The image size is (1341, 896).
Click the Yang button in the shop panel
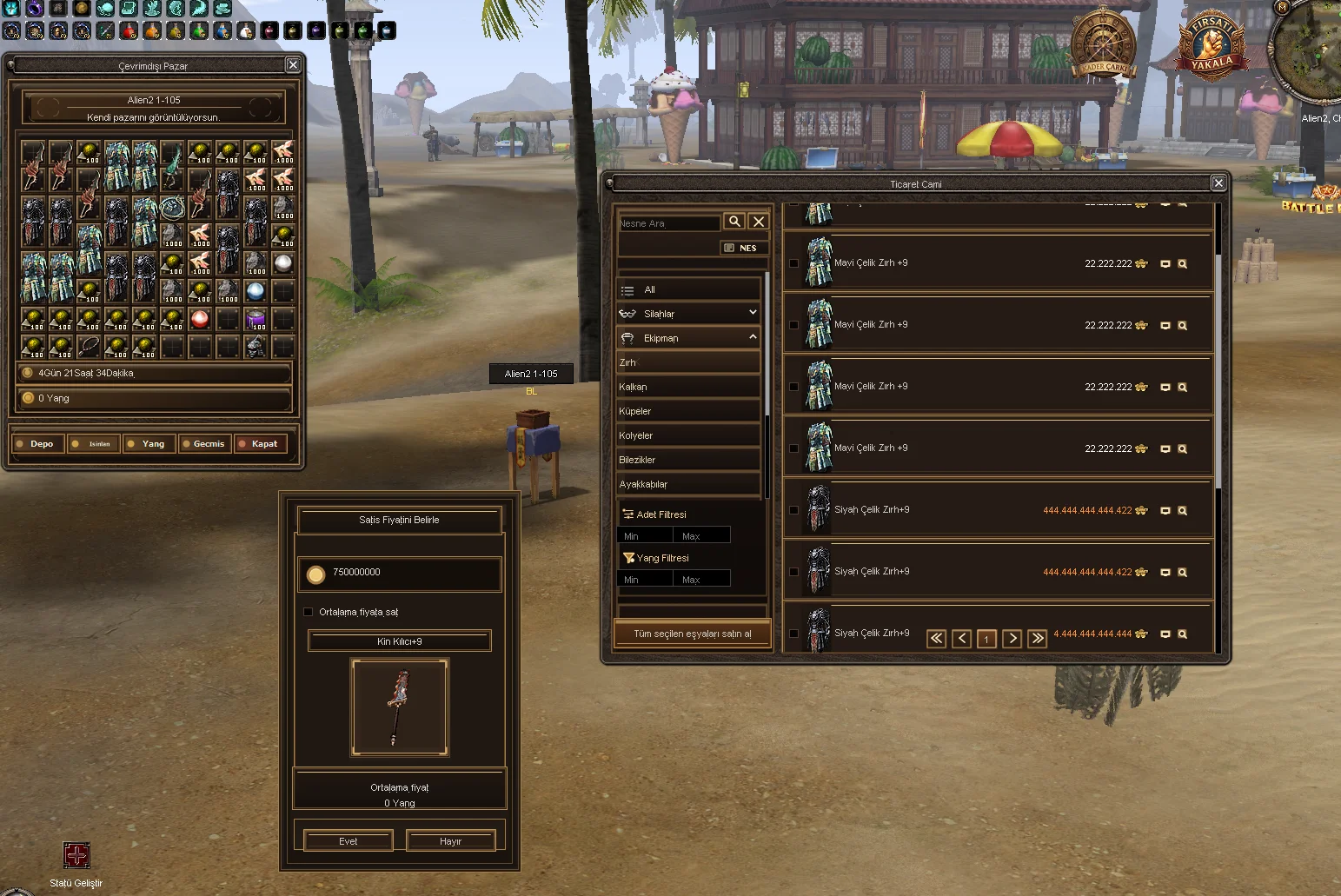tap(149, 444)
